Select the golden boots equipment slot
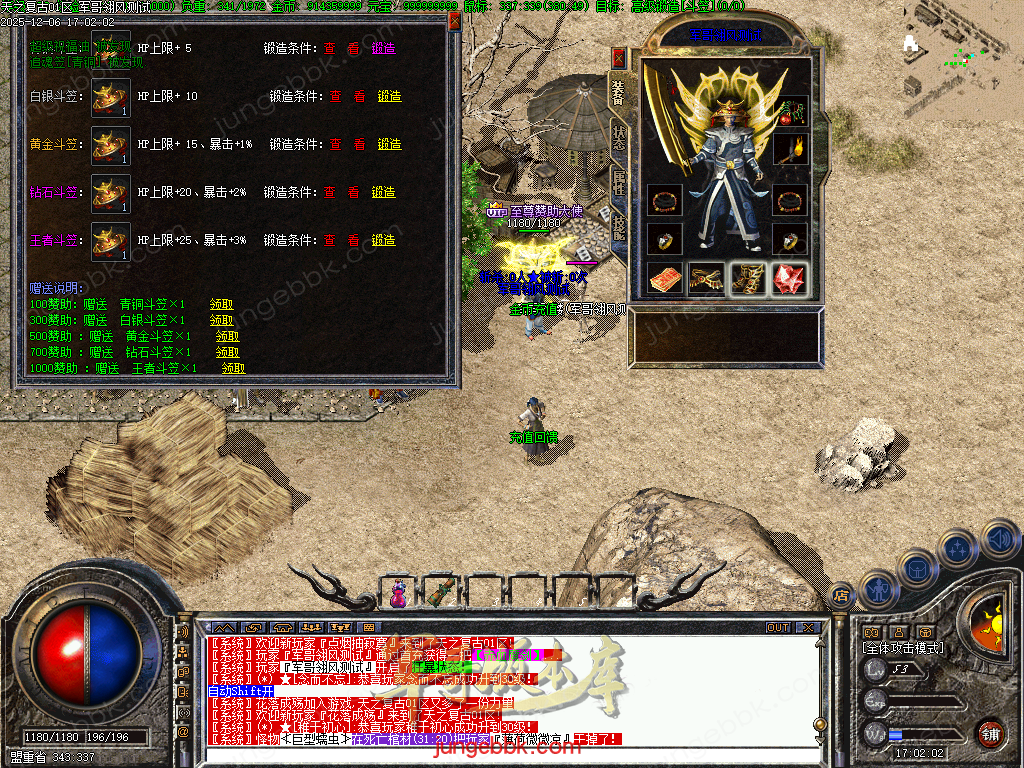Screen dimensions: 1024x768 click(x=748, y=279)
